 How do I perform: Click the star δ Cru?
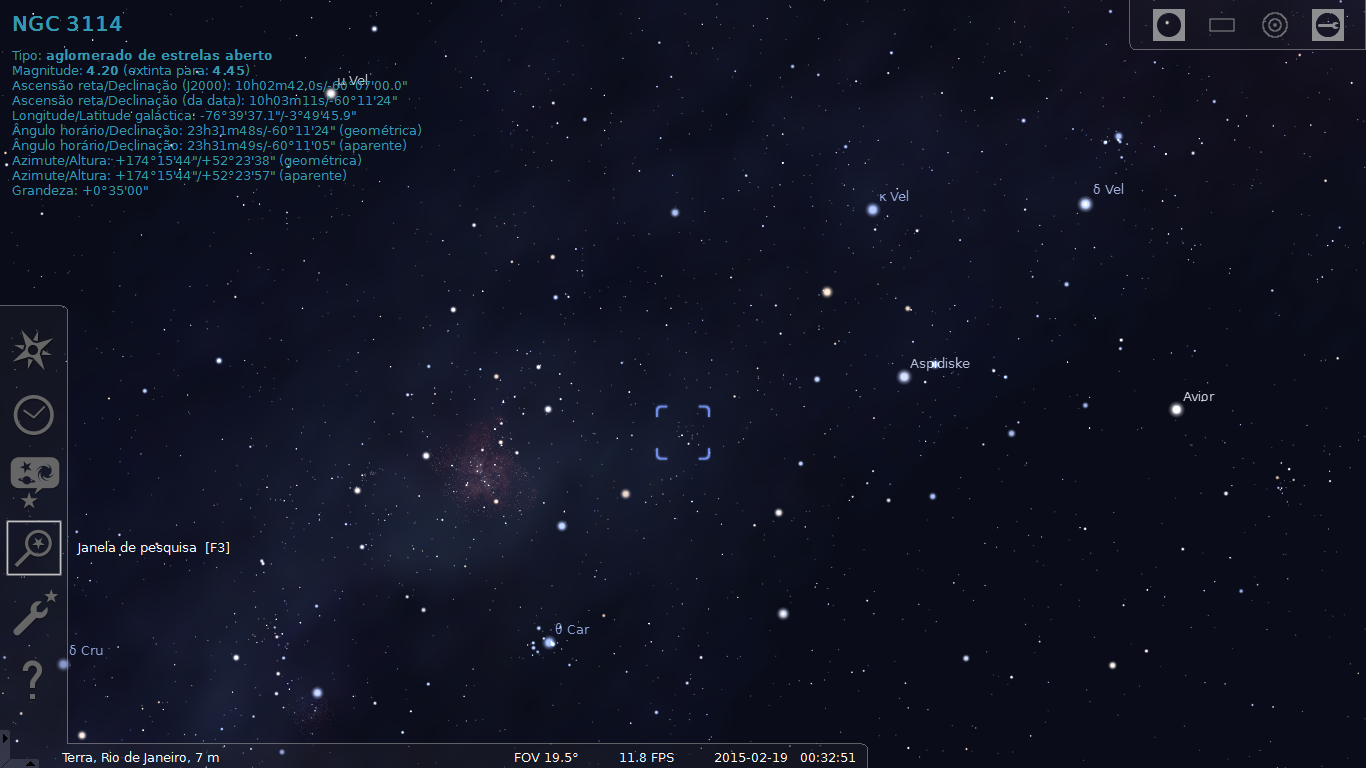pos(60,662)
